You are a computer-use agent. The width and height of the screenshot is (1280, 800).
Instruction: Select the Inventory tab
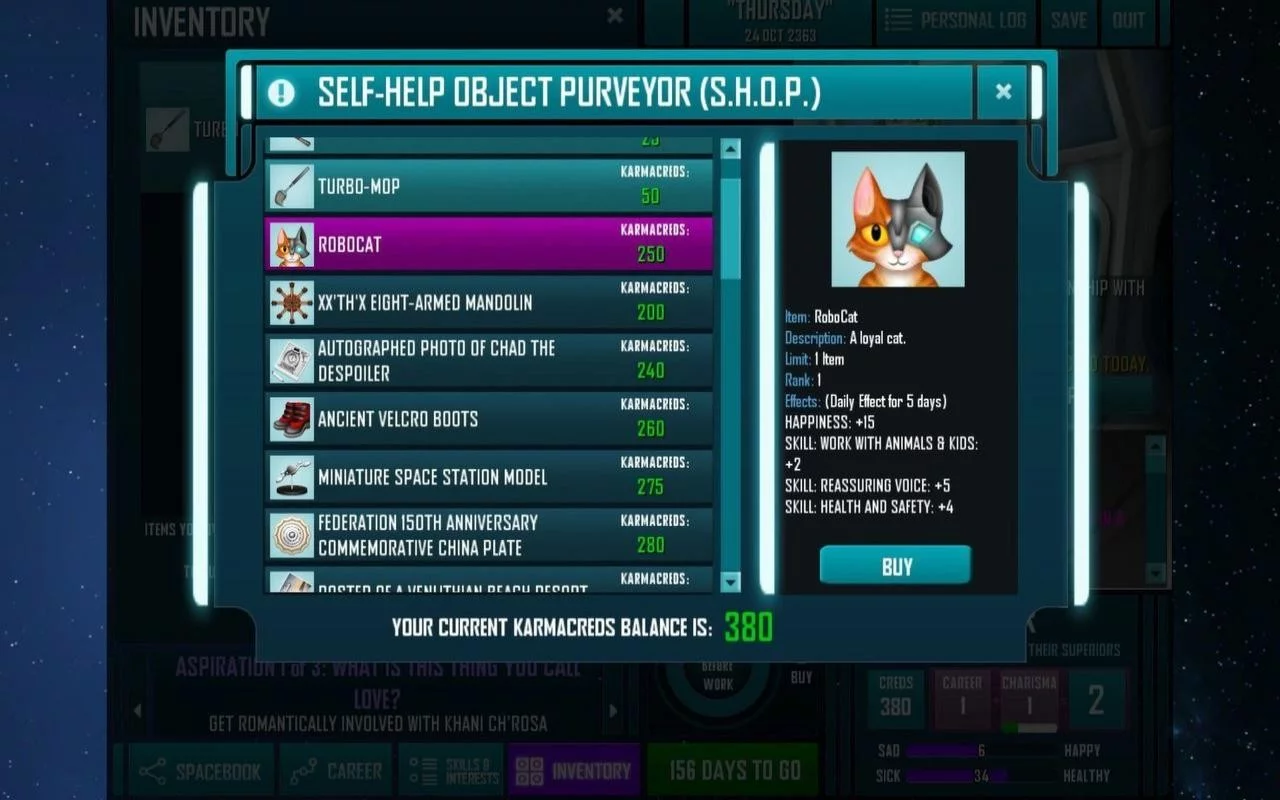[x=574, y=771]
